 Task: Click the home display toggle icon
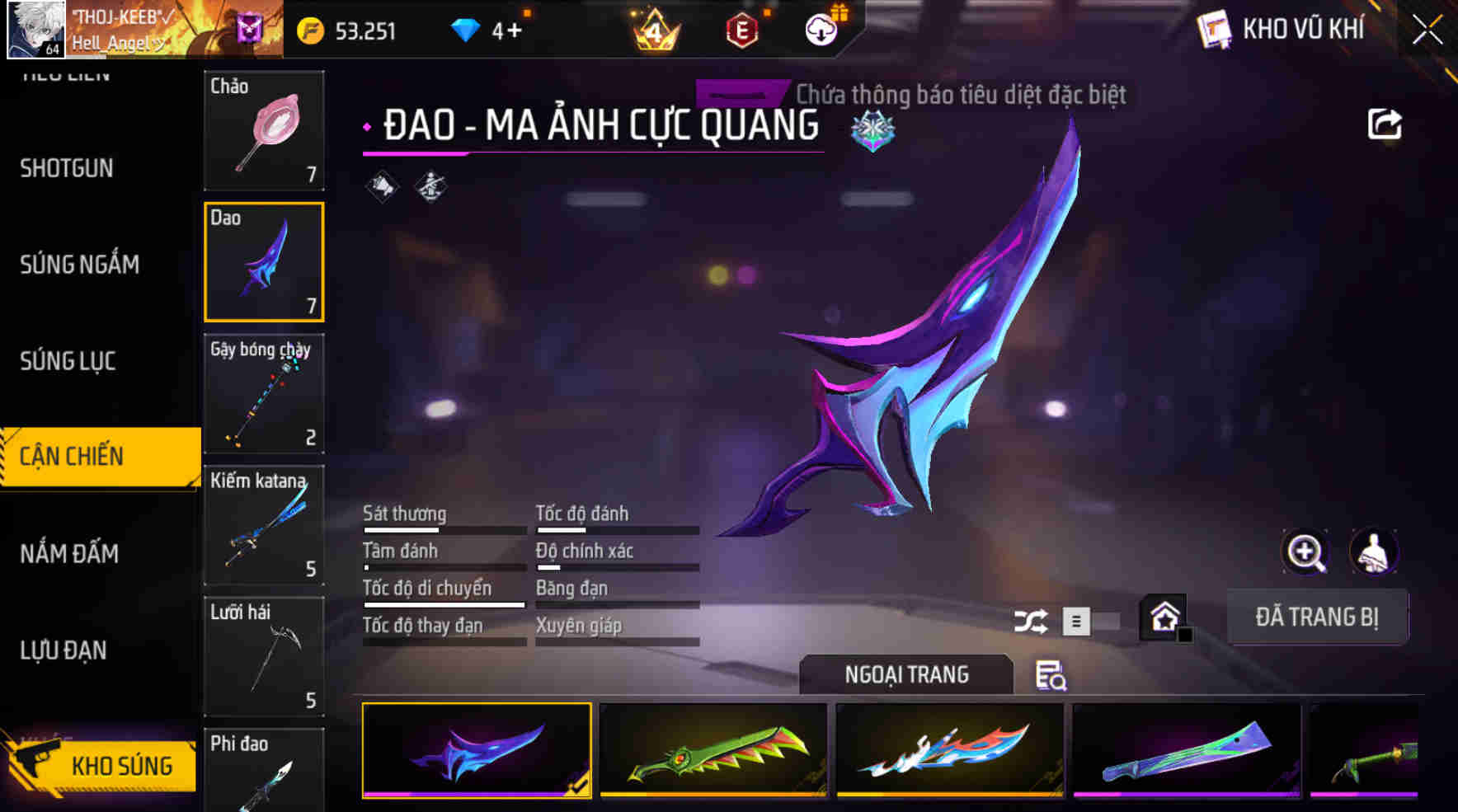[x=1163, y=616]
